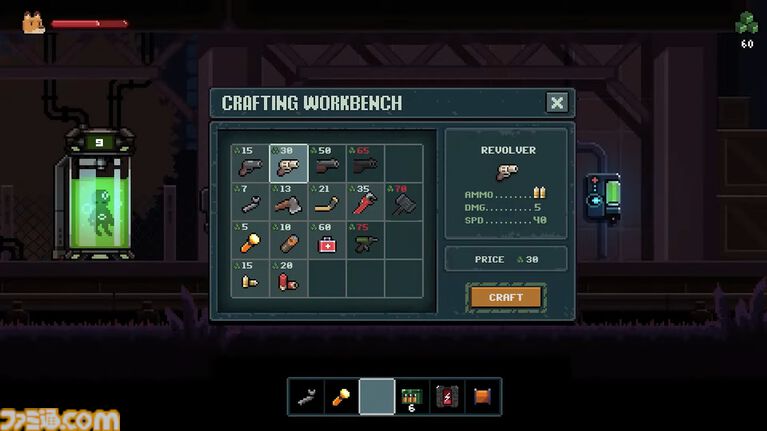Viewport: 767px width, 431px height.
Task: Select the bandage recipe costing 10
Action: (x=289, y=240)
